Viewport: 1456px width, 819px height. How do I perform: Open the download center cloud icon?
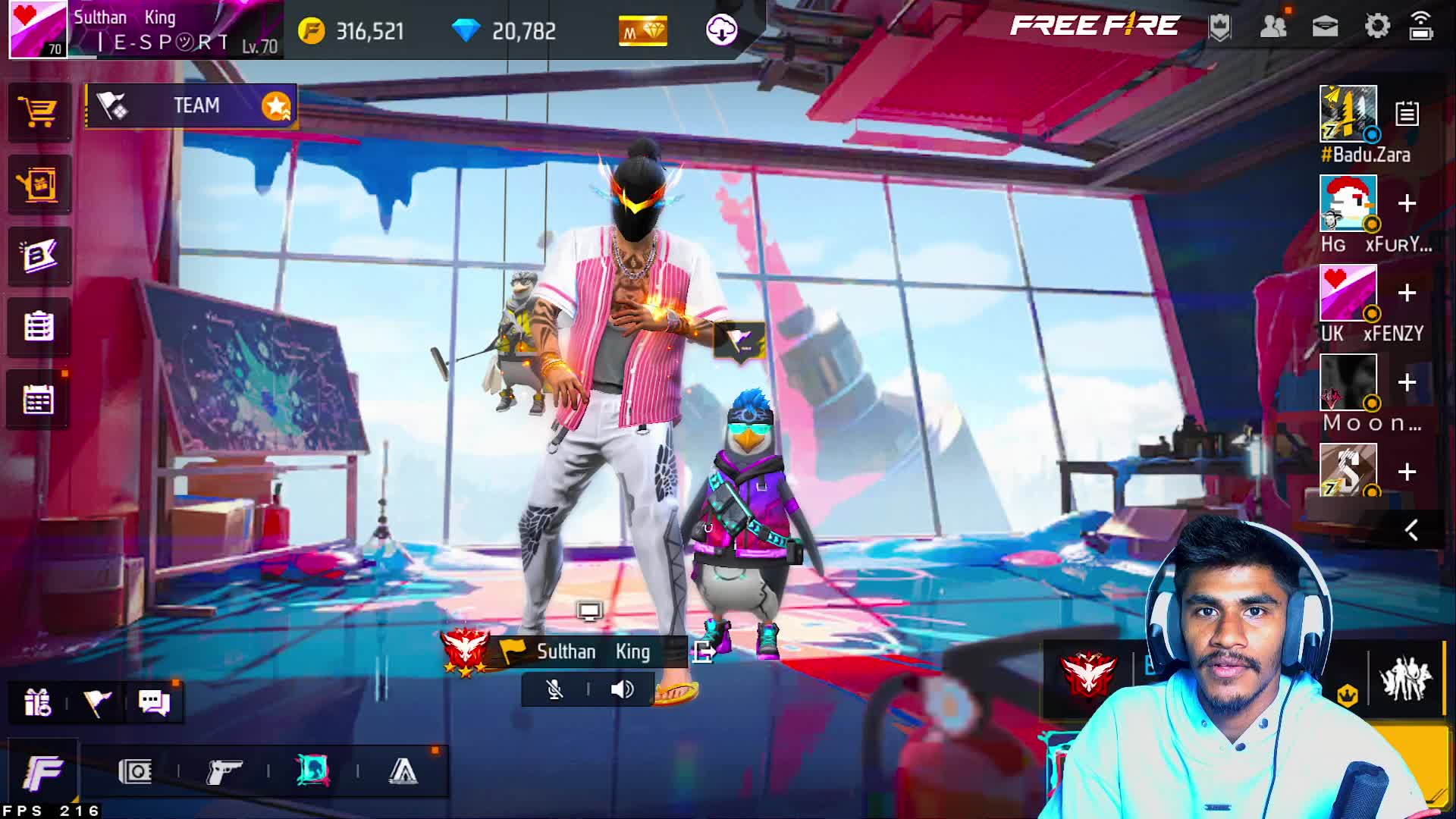click(x=721, y=30)
